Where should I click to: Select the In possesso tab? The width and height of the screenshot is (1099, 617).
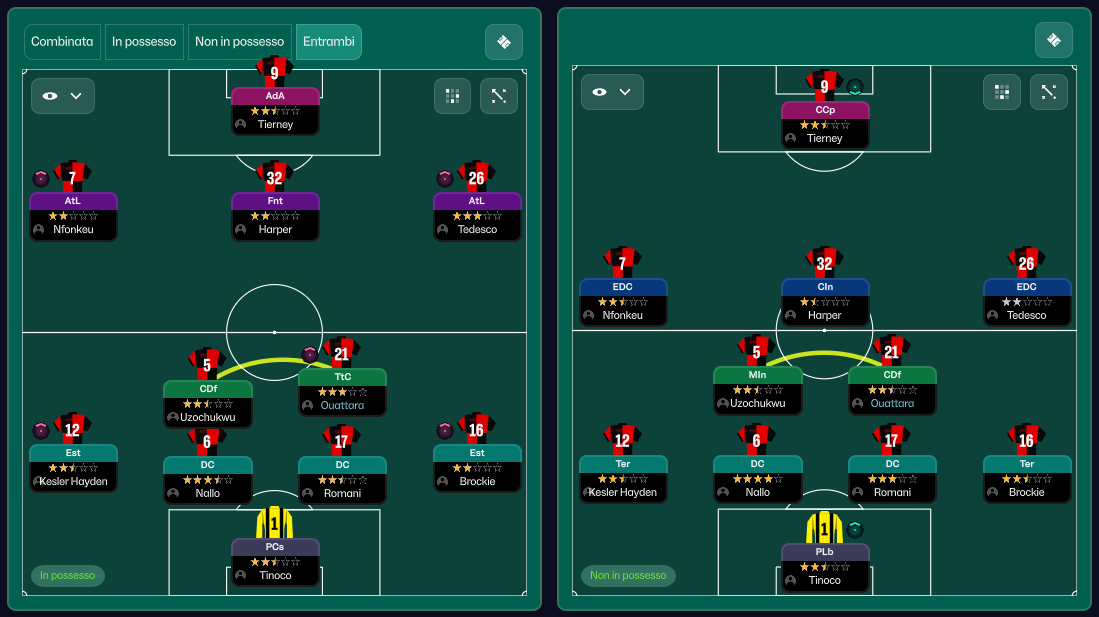click(144, 42)
